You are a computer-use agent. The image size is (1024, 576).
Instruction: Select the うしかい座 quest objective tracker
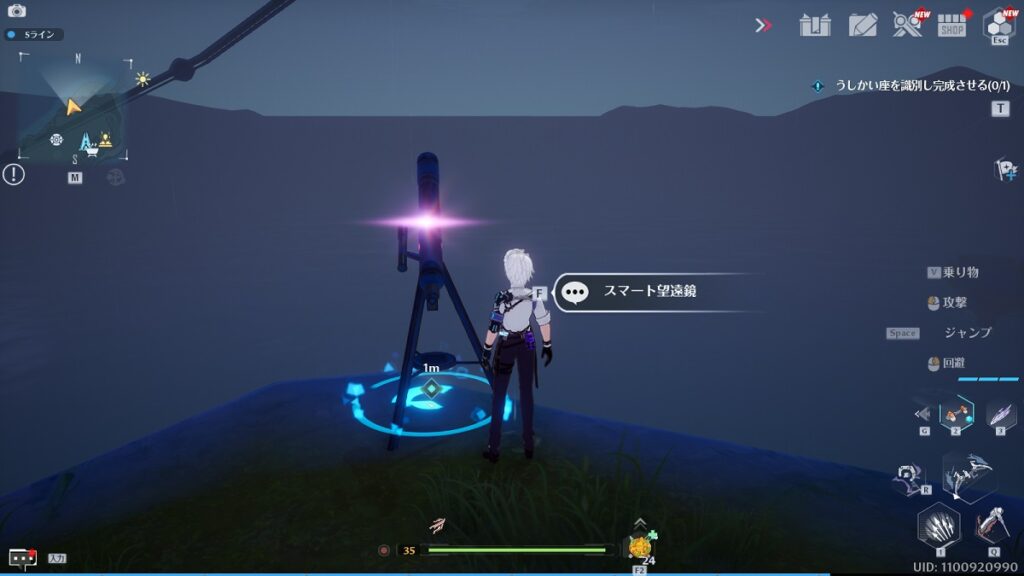[912, 86]
